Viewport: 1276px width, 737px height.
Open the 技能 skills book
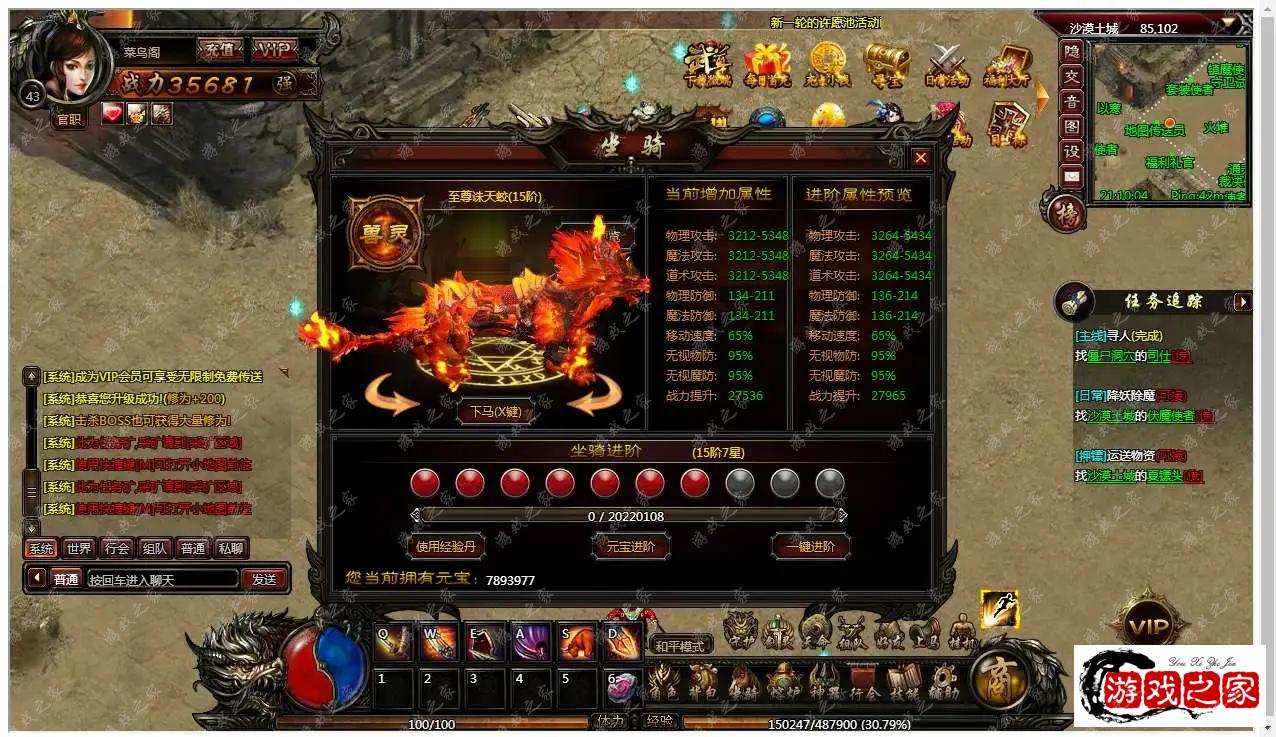[903, 682]
